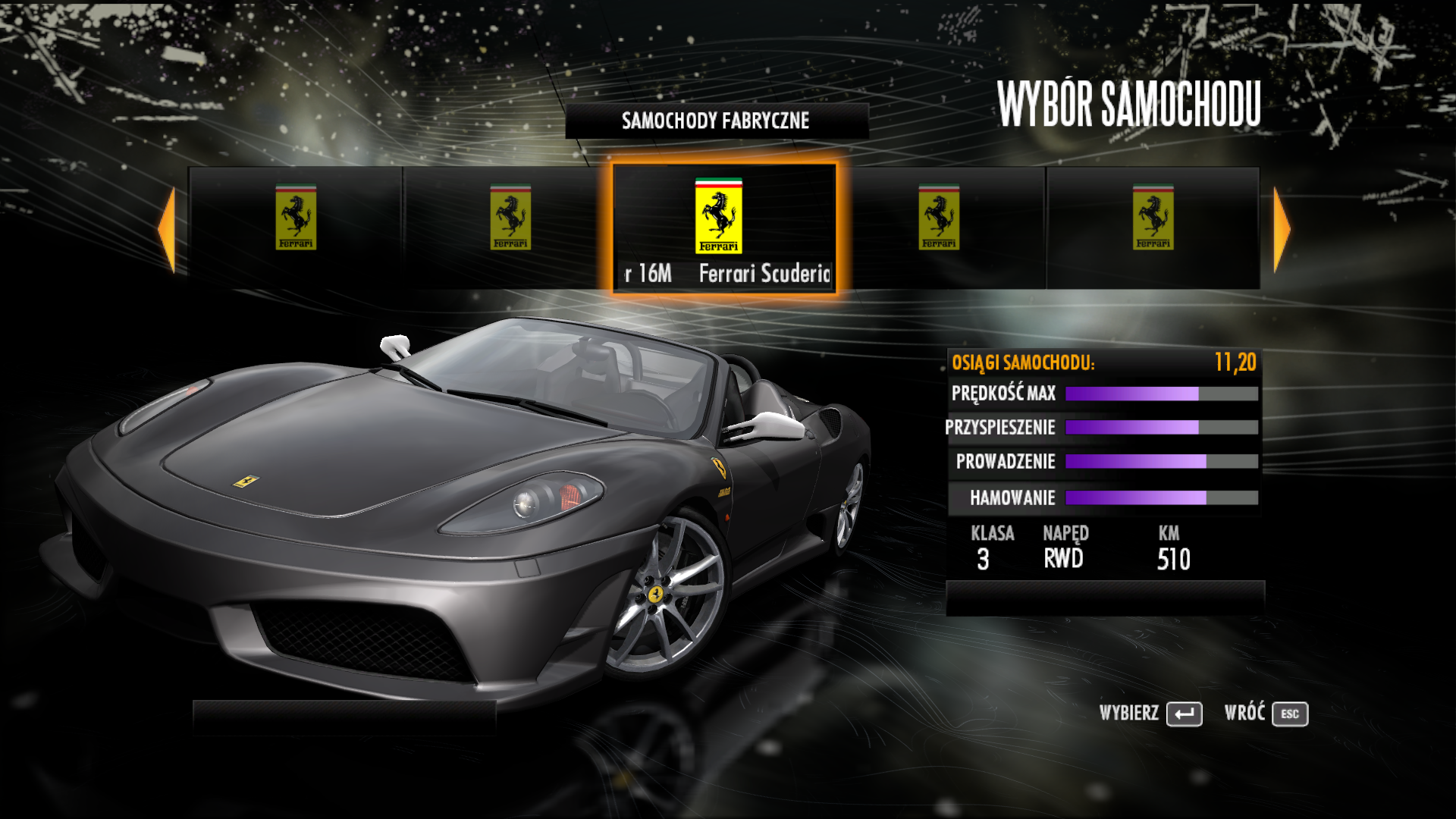The image size is (1456, 819).
Task: Select the highlighted Ferrari Scuderia tile
Action: tap(724, 227)
